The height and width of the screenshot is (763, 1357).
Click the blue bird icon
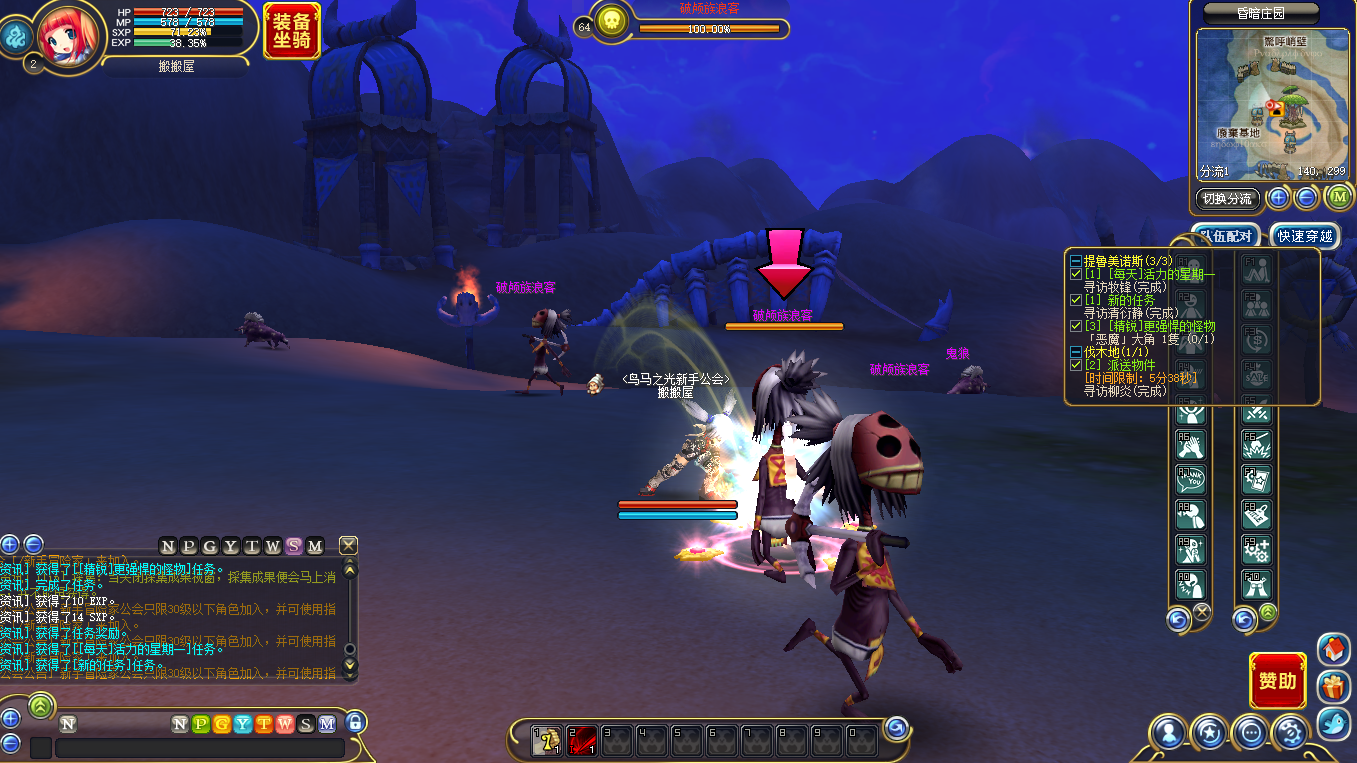(x=1333, y=723)
